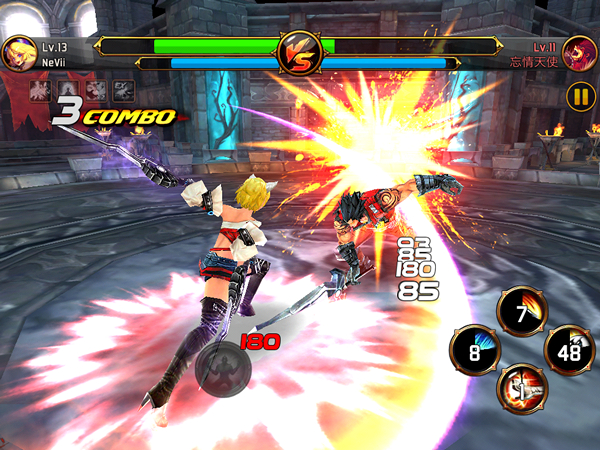The image size is (600, 450).
Task: Tap the EX buff icon under NeVii
Action: point(124,90)
